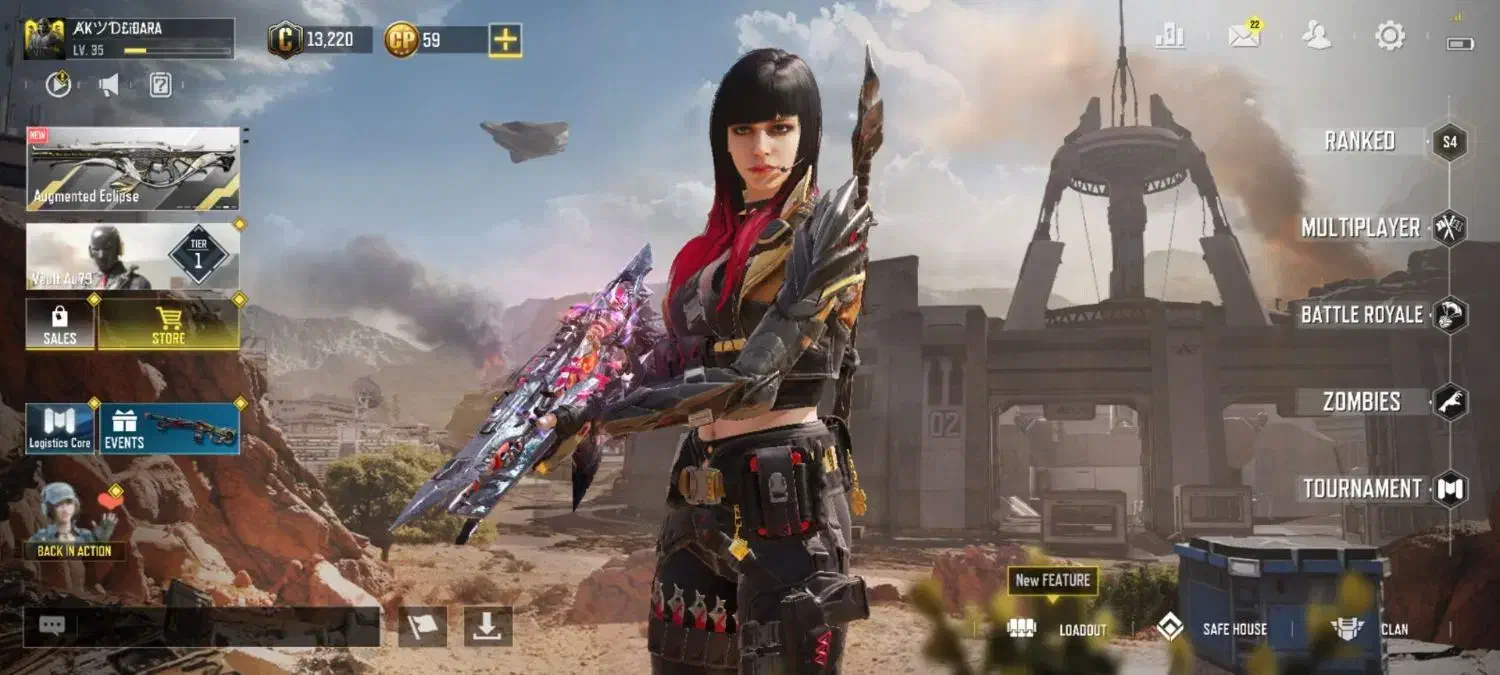Image resolution: width=1500 pixels, height=675 pixels.
Task: Open the Sales offers
Action: (60, 324)
